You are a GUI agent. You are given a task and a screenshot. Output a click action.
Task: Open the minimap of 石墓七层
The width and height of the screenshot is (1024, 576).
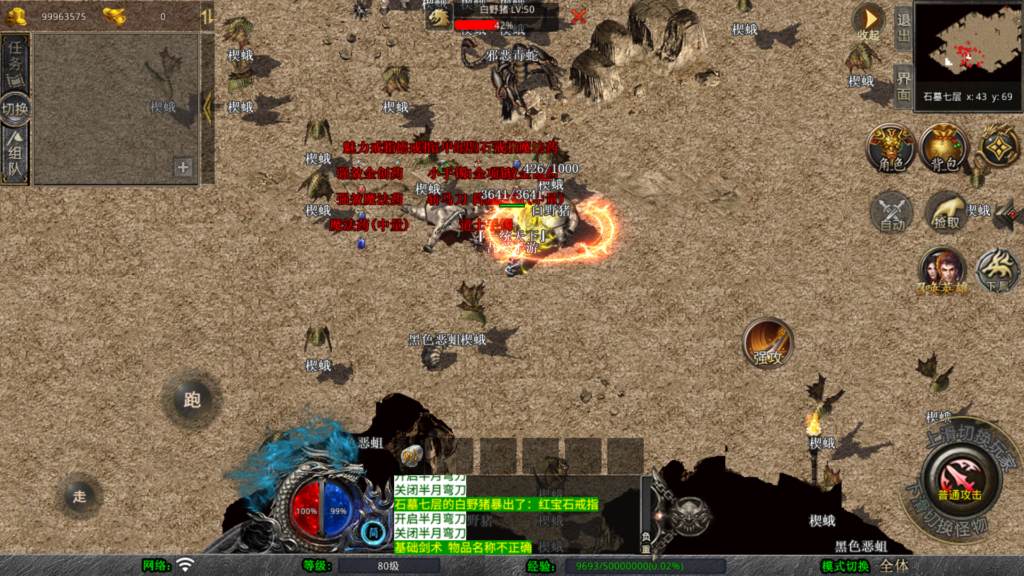pyautogui.click(x=966, y=46)
